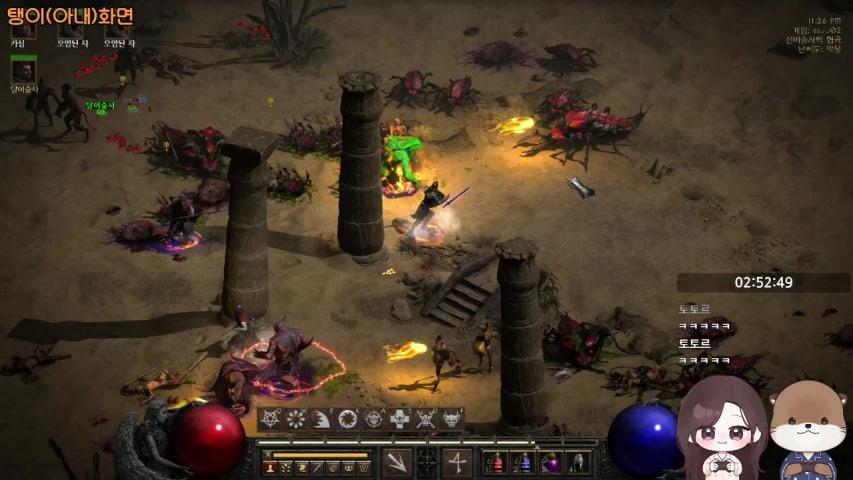Open the character screen mini-menu button

click(270, 466)
